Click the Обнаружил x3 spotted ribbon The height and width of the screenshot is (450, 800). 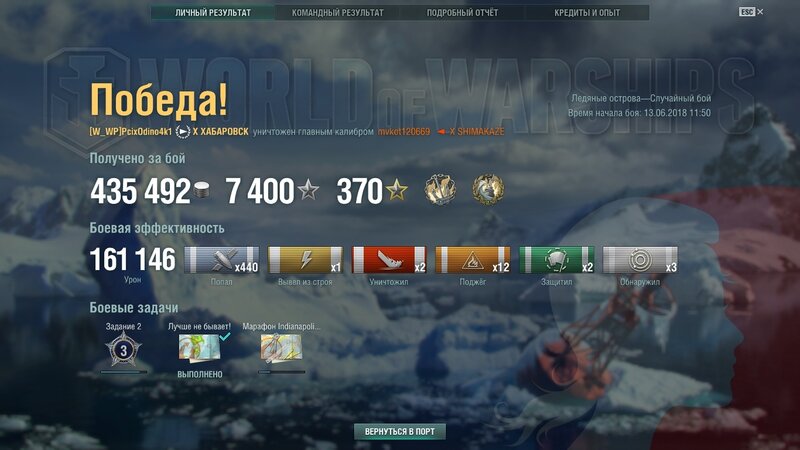coord(641,260)
